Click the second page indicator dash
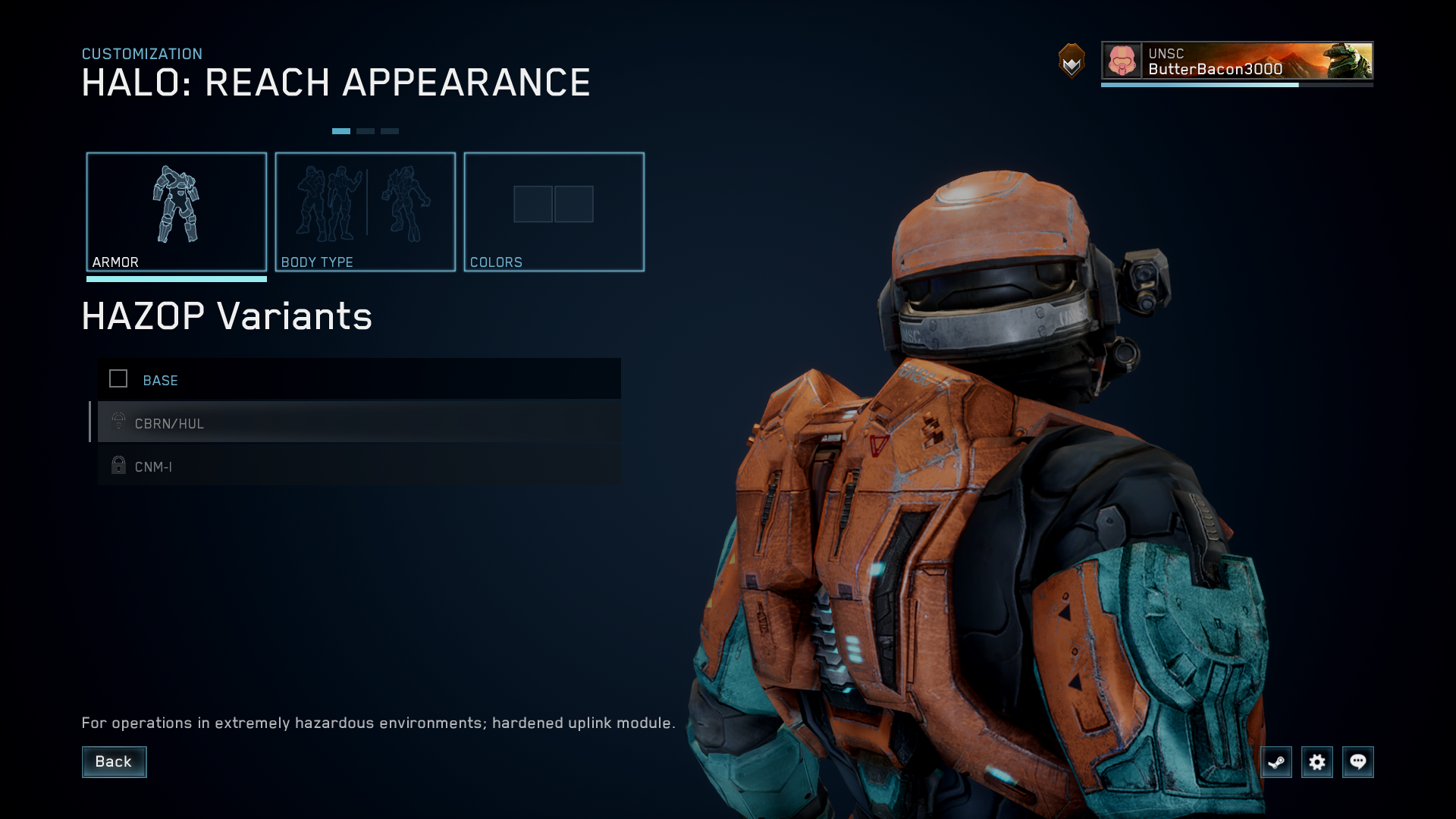This screenshot has width=1456, height=819. click(366, 130)
